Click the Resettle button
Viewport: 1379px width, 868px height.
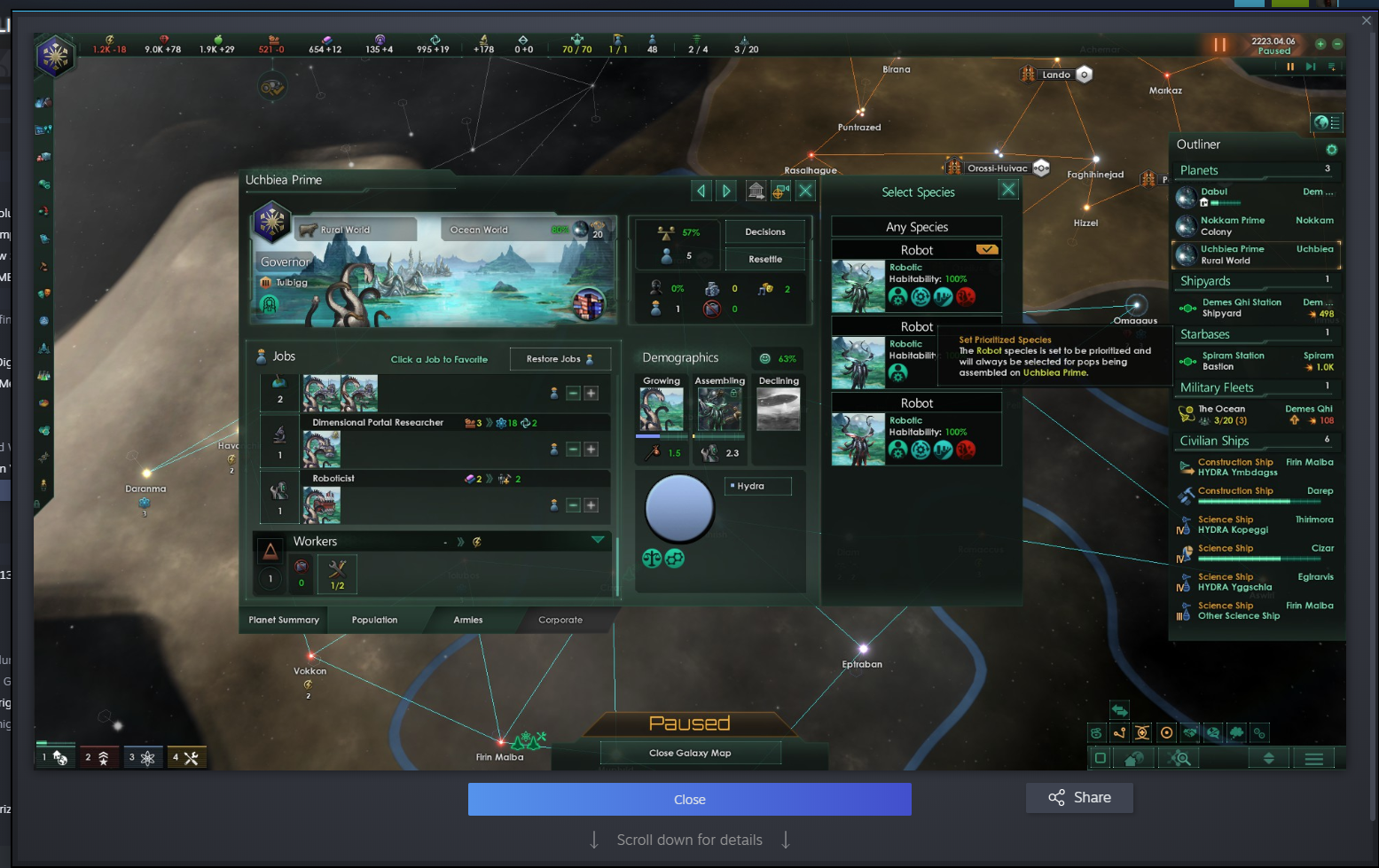(x=764, y=258)
